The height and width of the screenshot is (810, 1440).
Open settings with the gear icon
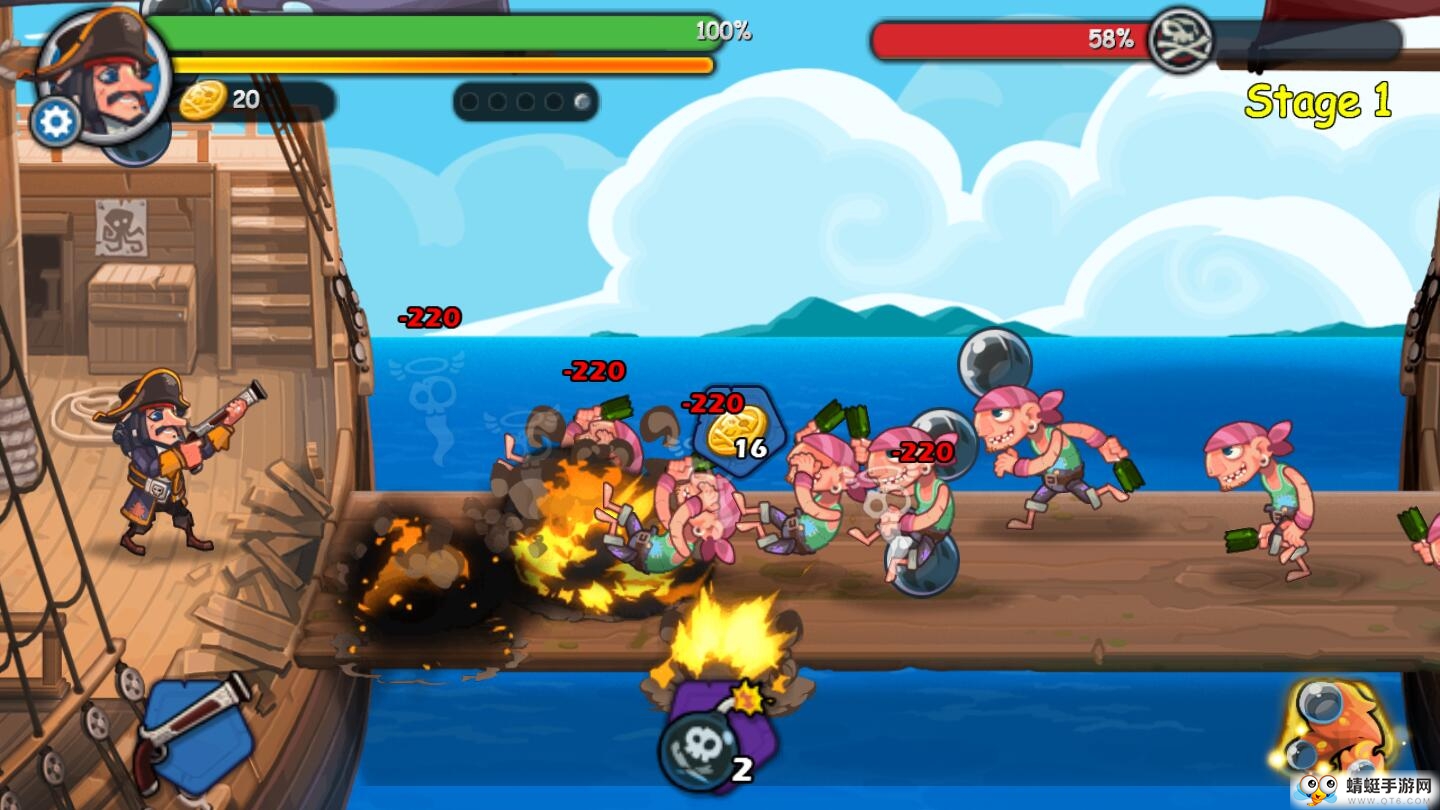[56, 122]
